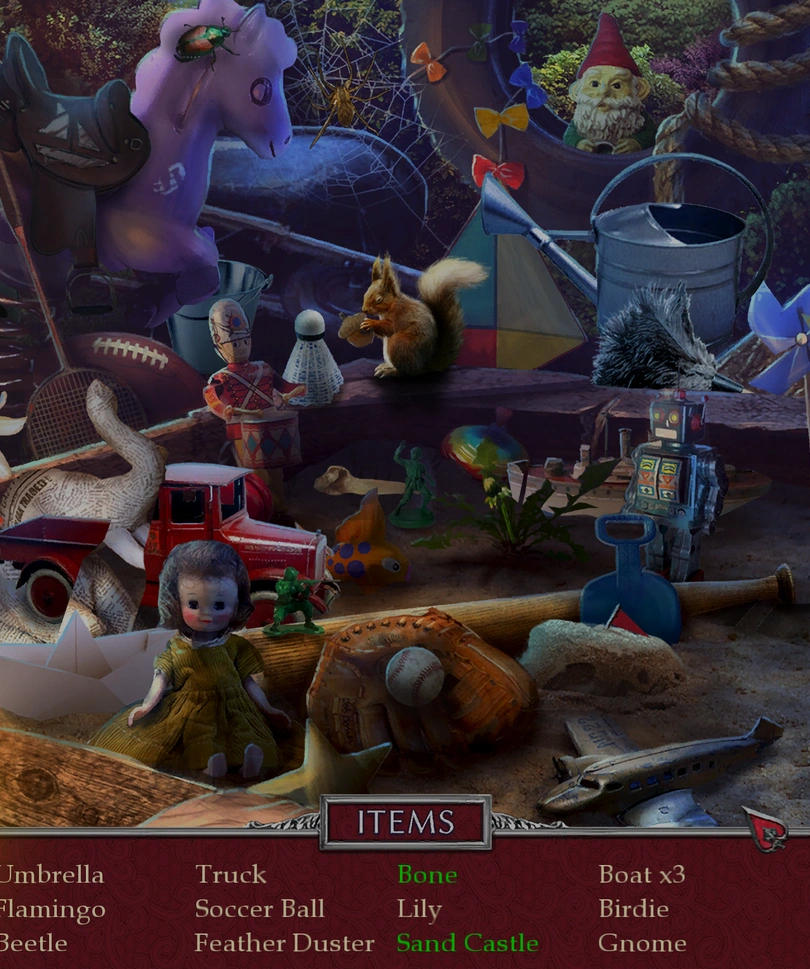Pick the Gnome entry in the list
The height and width of the screenshot is (969, 810).
[642, 943]
